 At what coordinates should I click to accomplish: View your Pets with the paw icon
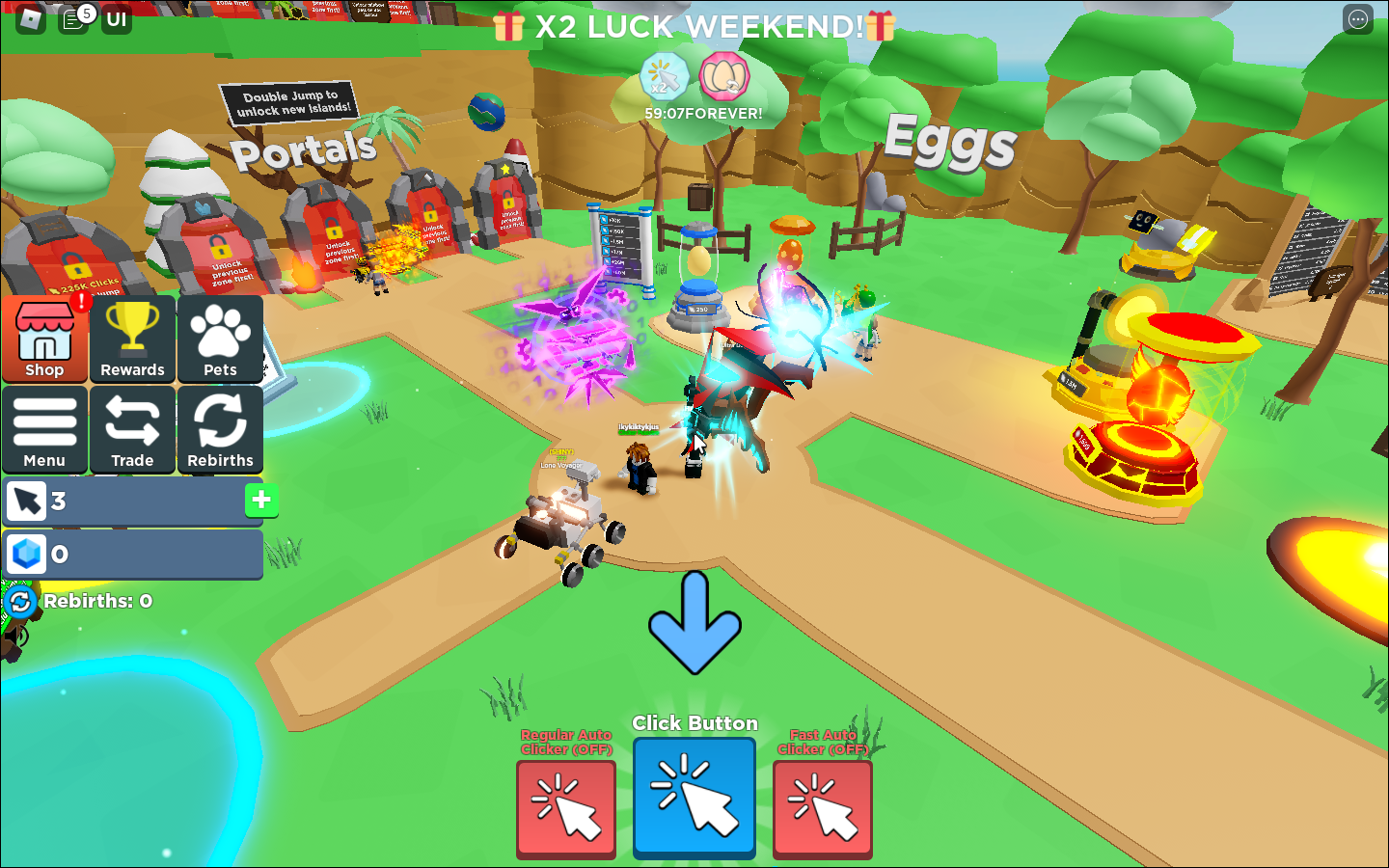[x=219, y=339]
